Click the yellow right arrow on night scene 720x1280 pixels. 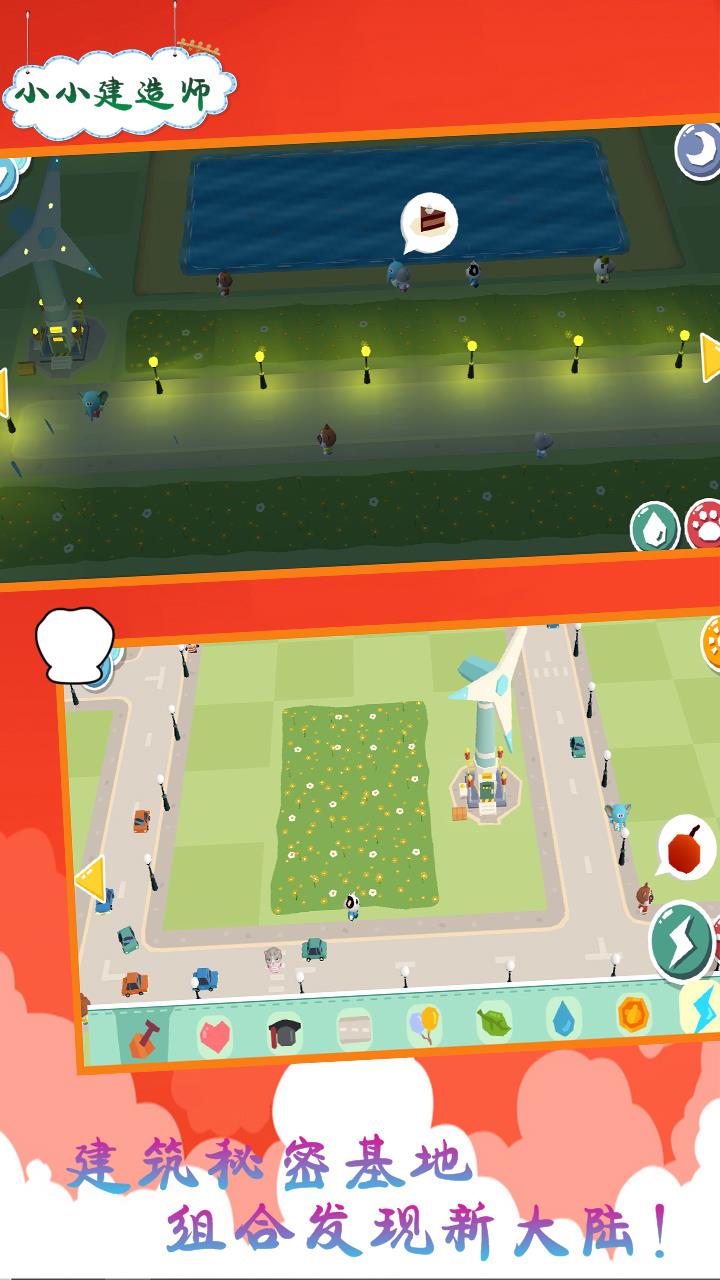click(709, 358)
